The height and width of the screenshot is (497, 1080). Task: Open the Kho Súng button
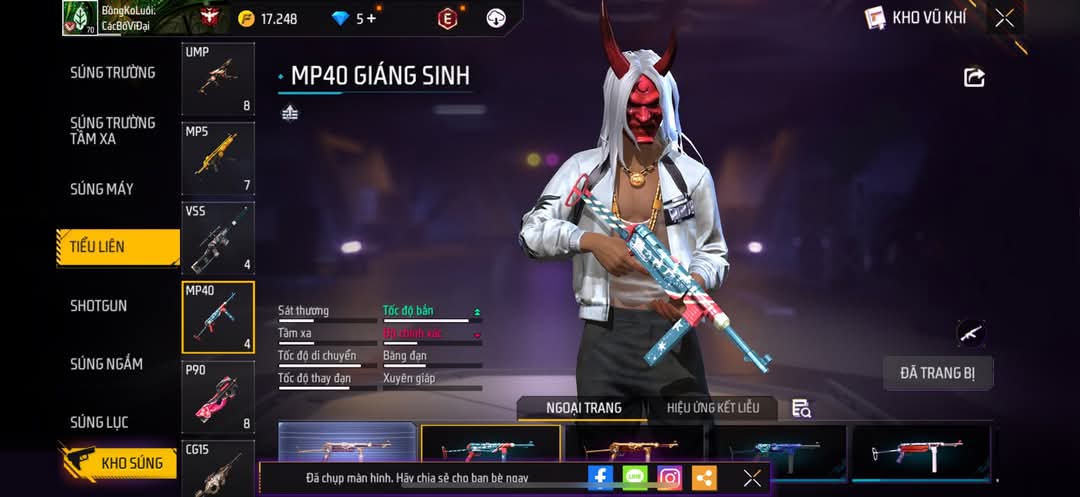tap(120, 463)
